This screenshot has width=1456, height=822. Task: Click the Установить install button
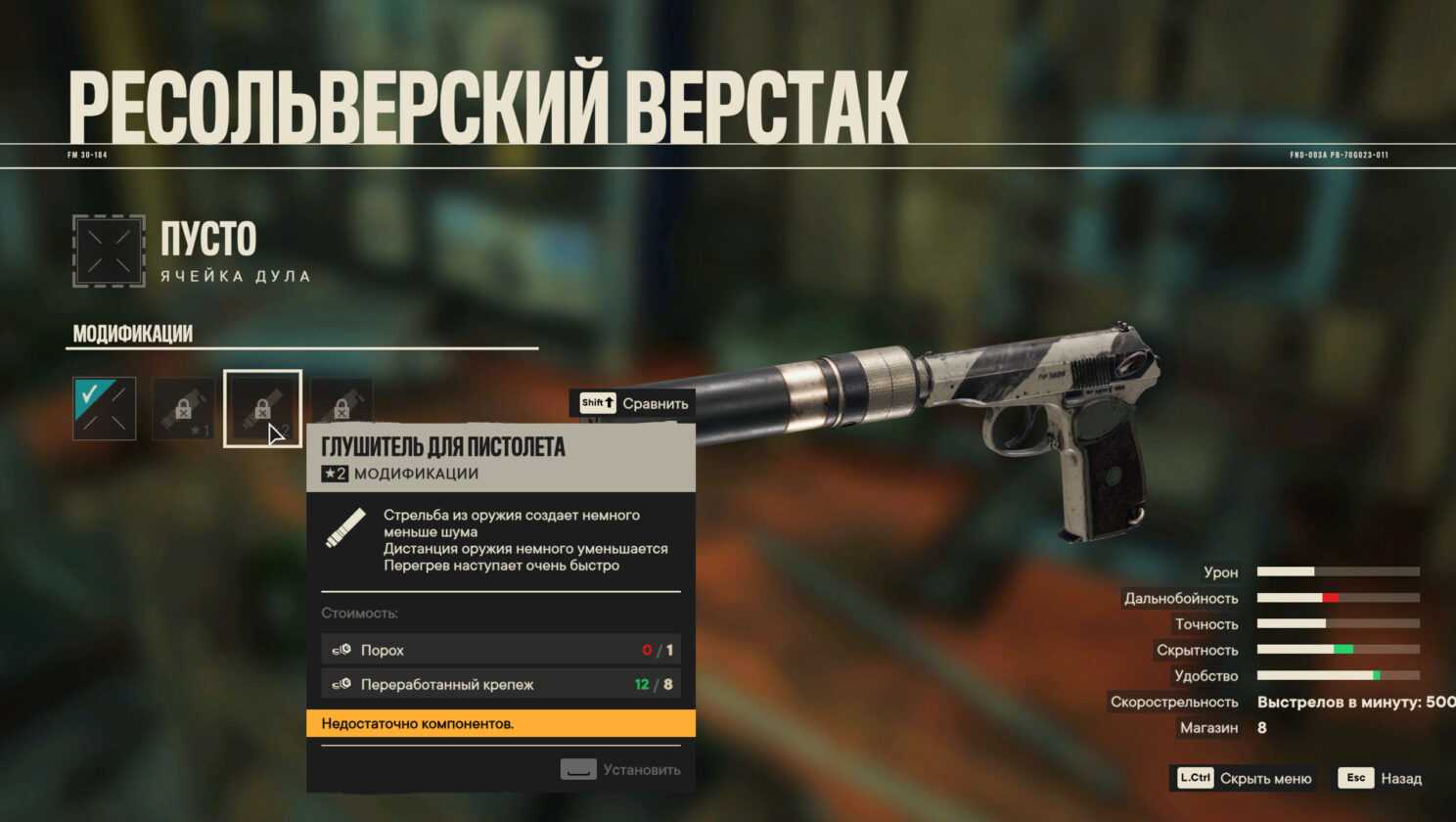(x=620, y=769)
